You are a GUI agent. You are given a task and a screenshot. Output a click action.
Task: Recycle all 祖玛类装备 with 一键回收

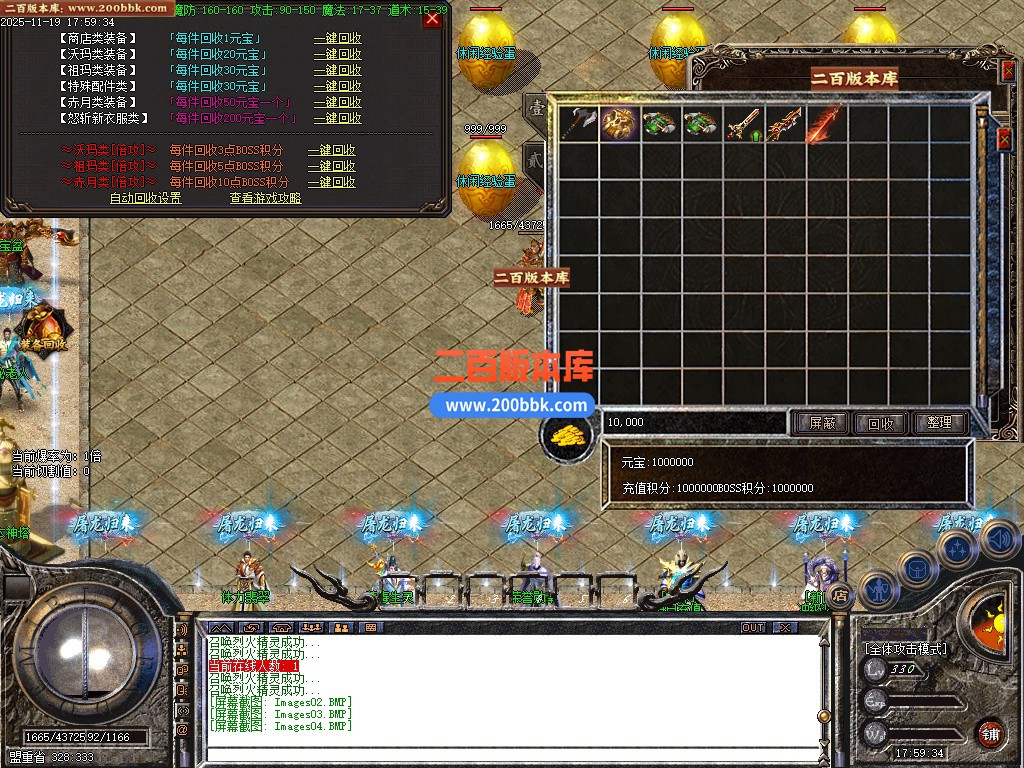pyautogui.click(x=337, y=71)
